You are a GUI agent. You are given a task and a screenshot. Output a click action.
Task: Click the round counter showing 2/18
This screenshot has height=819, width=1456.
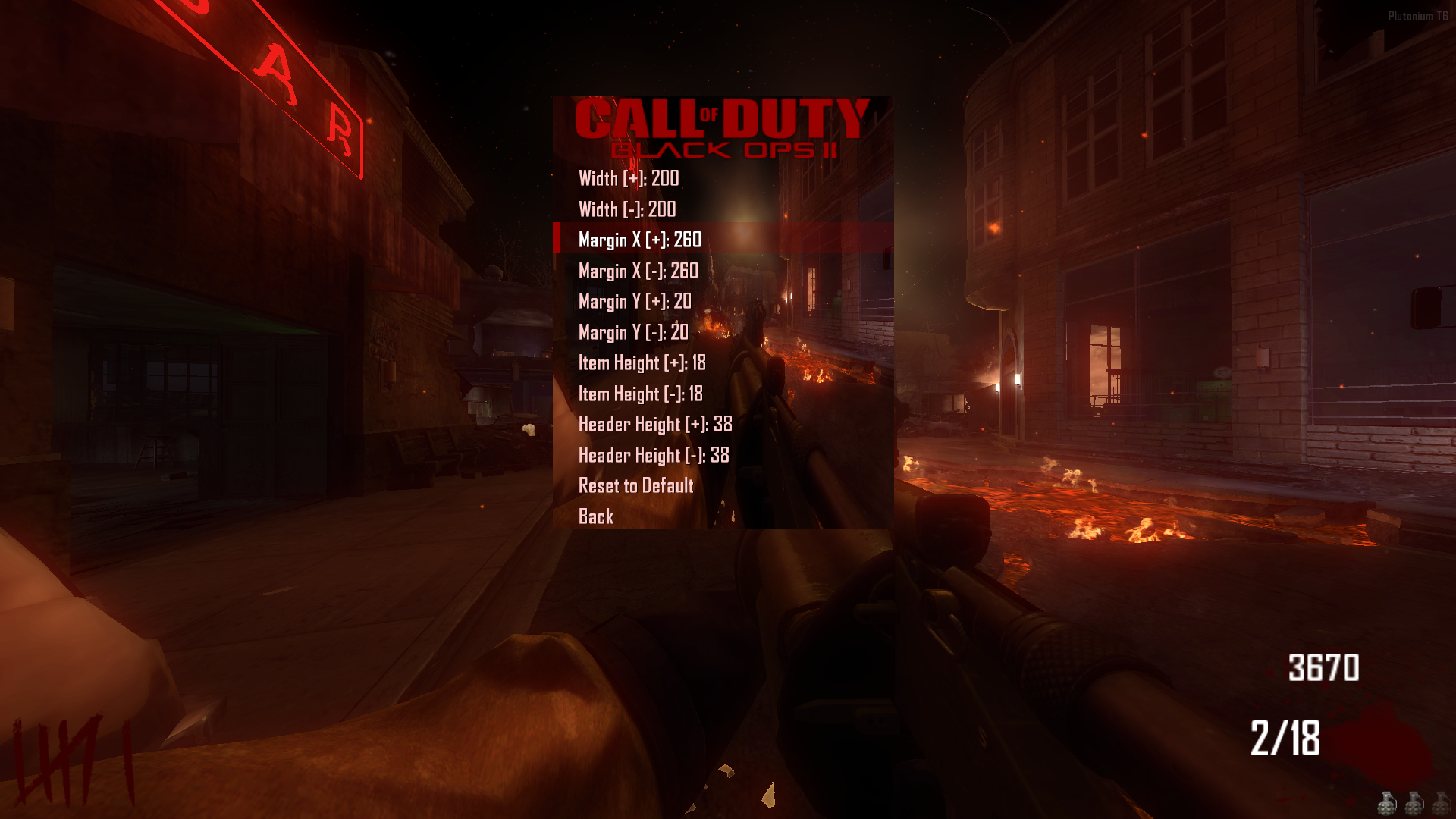[1287, 736]
